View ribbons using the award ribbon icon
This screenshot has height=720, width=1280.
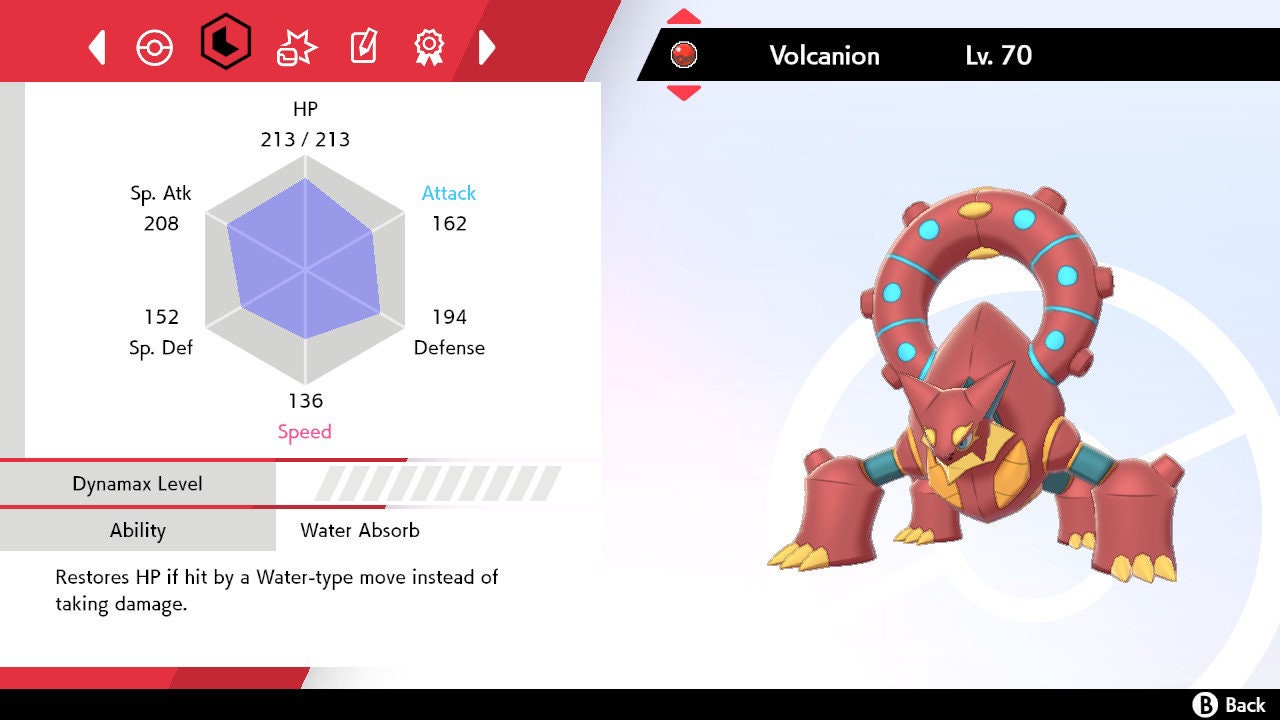coord(430,46)
